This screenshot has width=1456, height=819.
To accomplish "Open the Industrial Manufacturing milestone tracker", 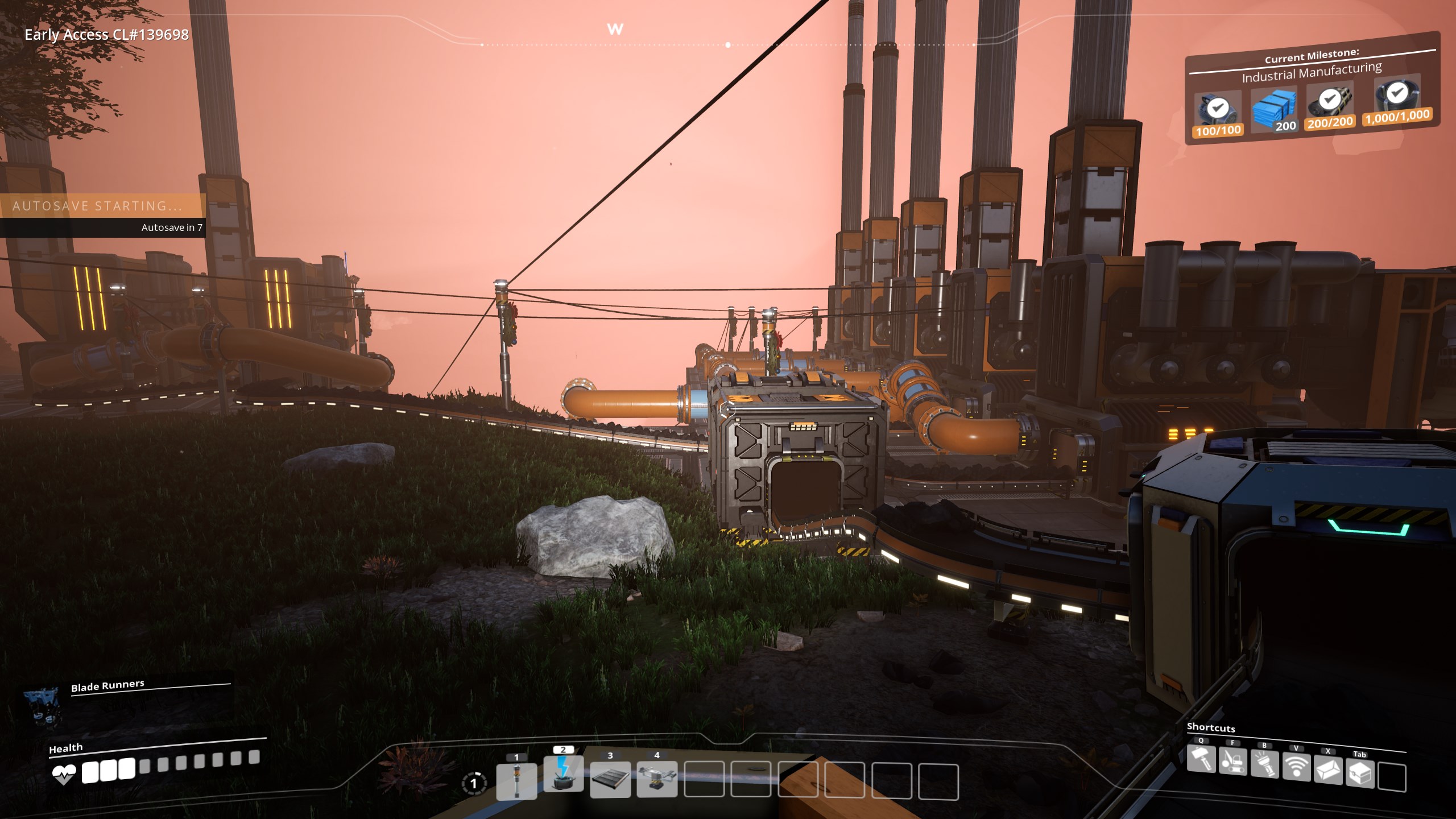I will [1312, 74].
